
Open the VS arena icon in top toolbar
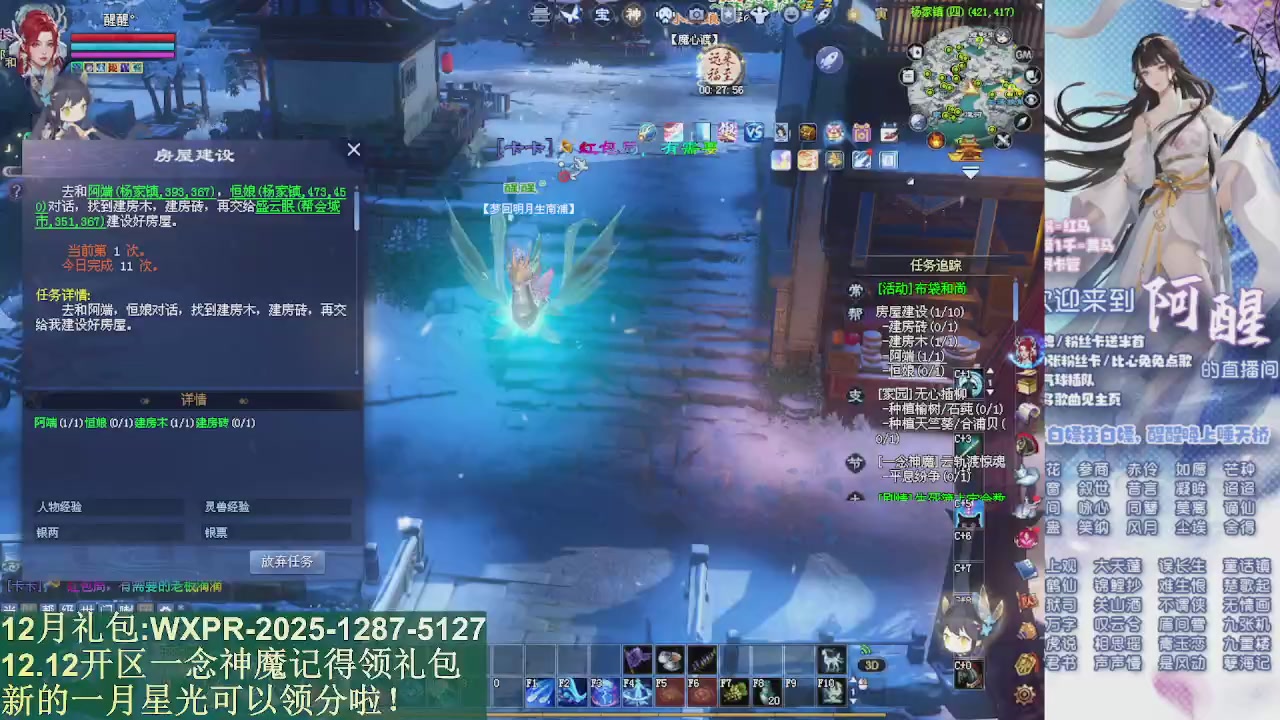tap(755, 131)
